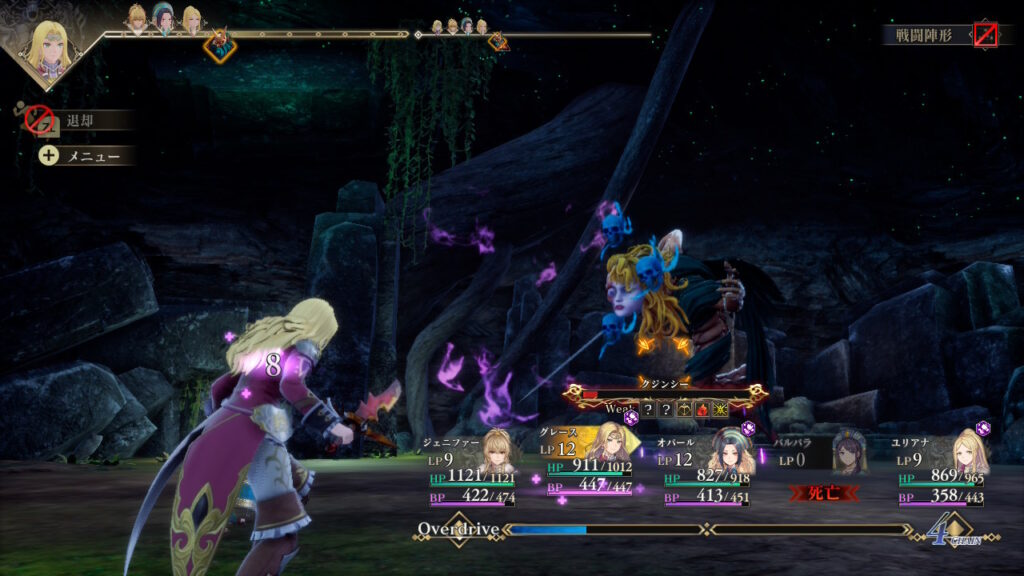Choose グレース's highlighted status panel

coord(589,468)
